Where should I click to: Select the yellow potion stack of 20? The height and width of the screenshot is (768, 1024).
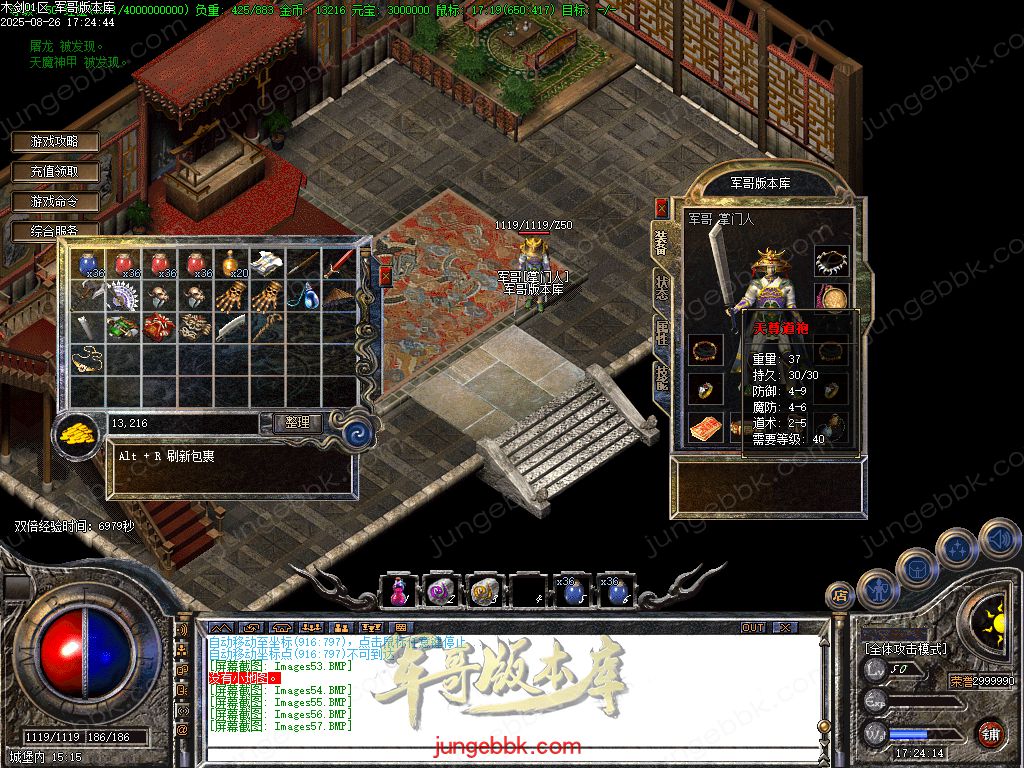(x=233, y=263)
